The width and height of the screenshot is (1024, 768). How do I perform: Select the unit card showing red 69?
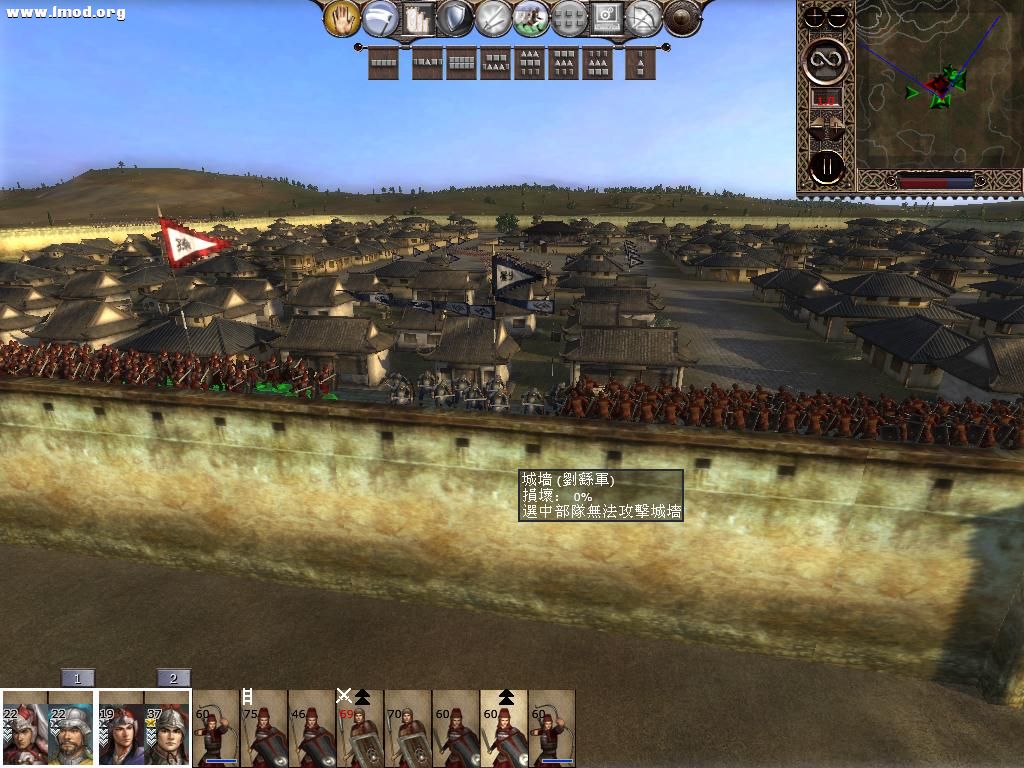coord(360,728)
